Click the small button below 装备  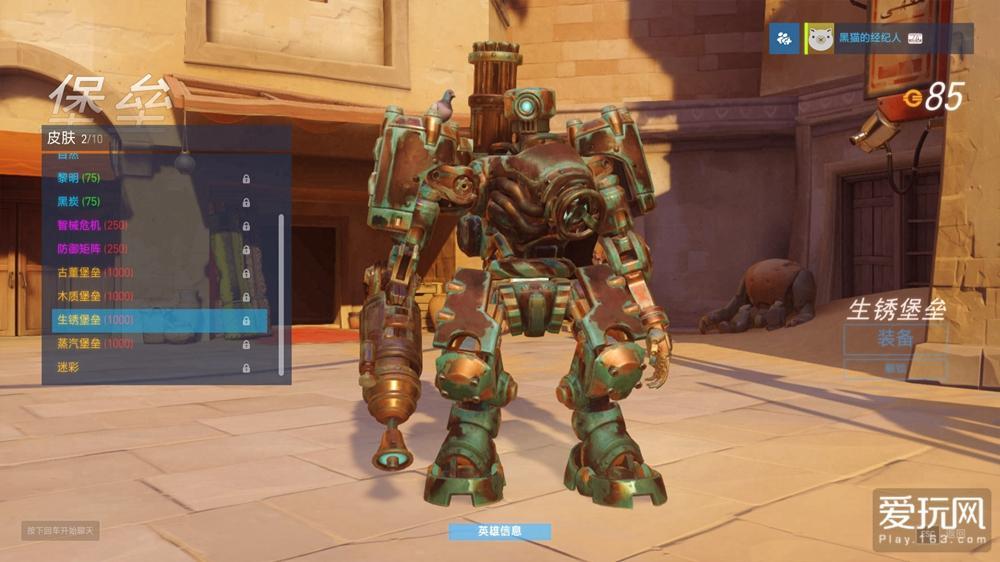click(894, 369)
